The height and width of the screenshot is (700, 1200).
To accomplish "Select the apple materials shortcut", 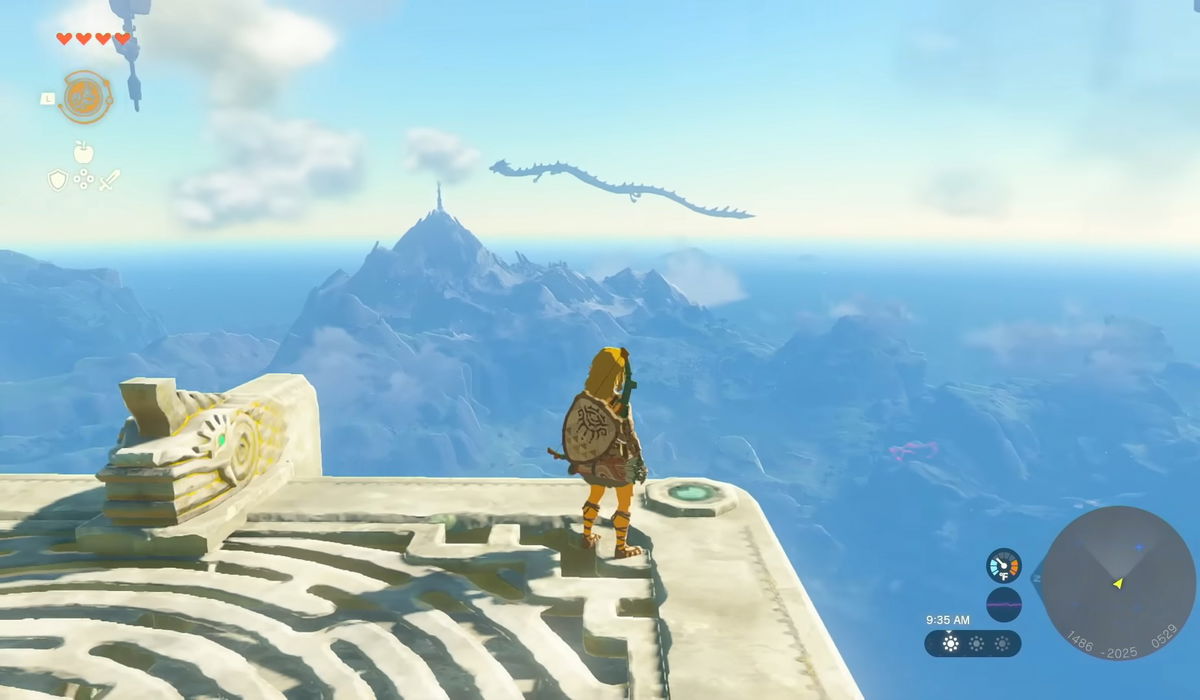I will coord(84,152).
